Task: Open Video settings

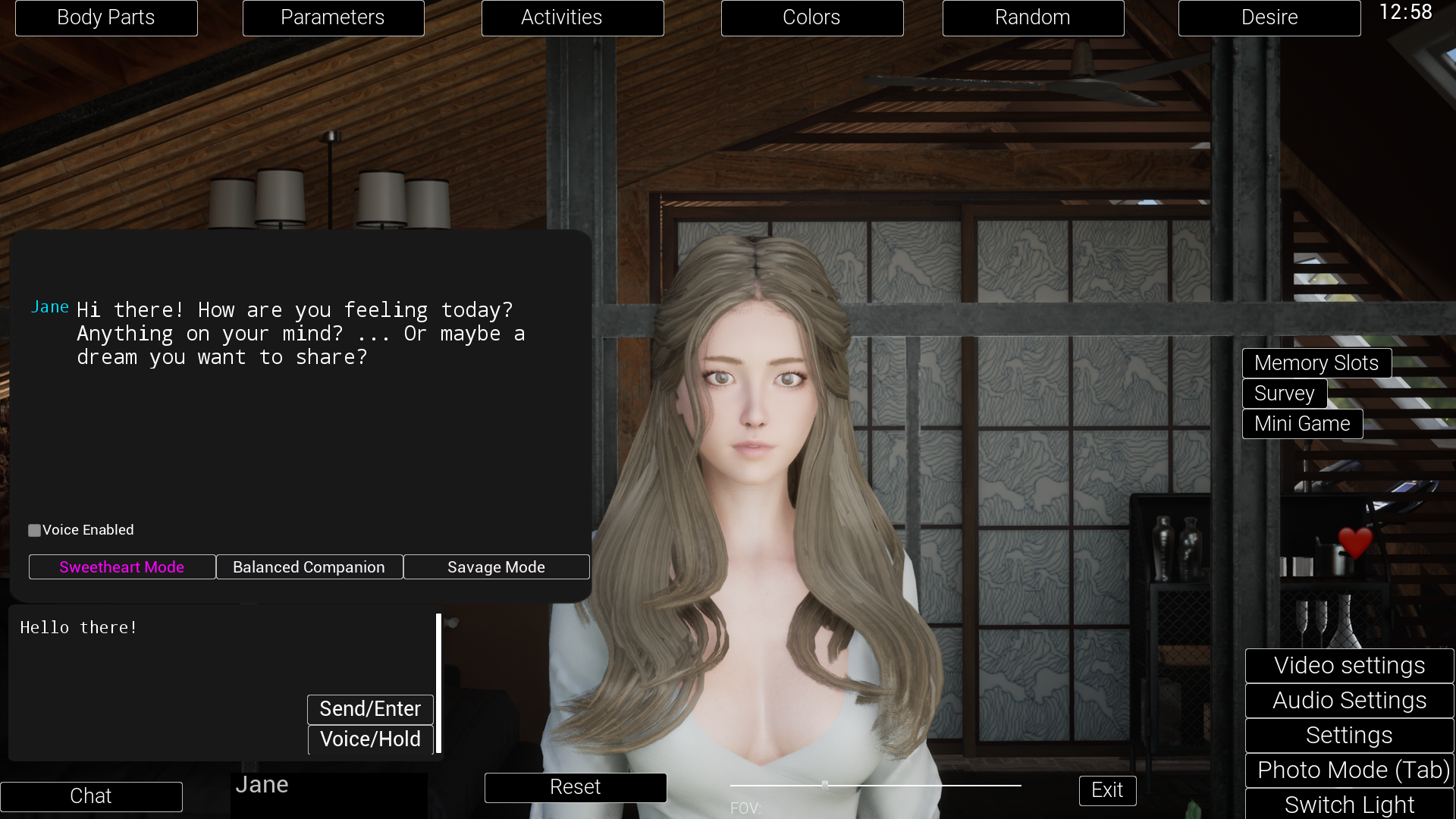Action: (1348, 665)
